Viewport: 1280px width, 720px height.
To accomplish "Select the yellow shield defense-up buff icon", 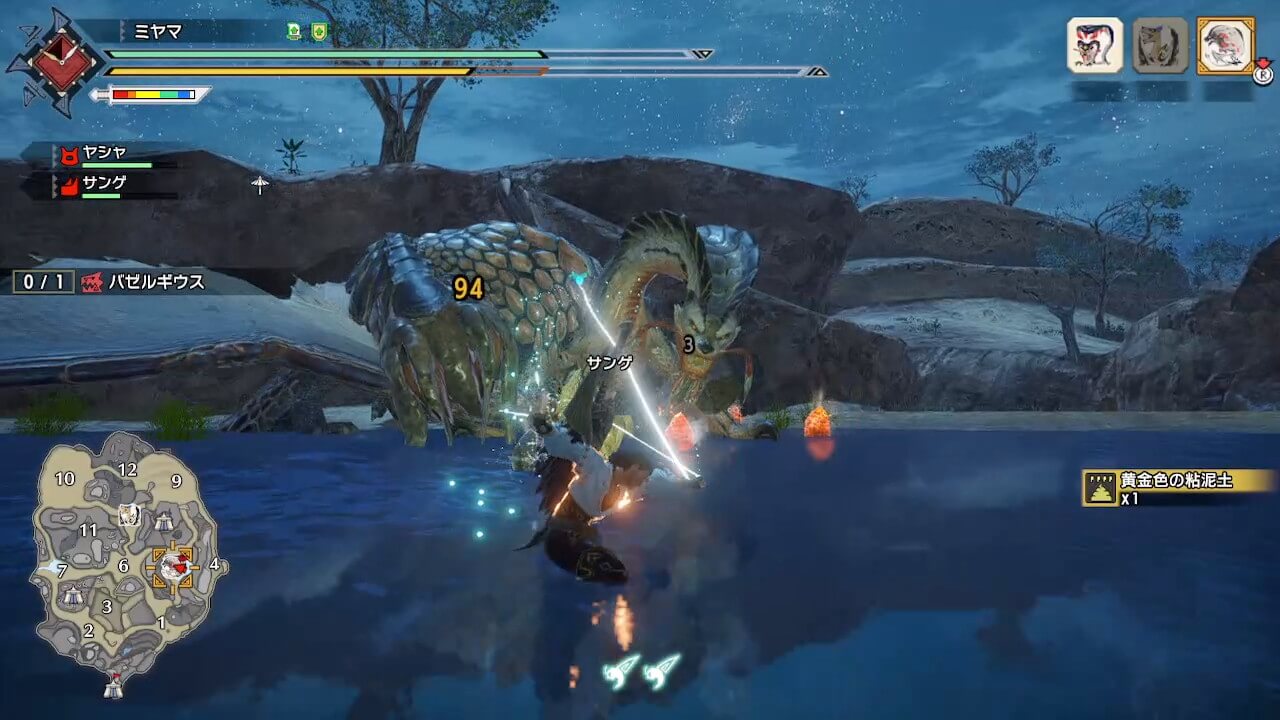I will [319, 31].
